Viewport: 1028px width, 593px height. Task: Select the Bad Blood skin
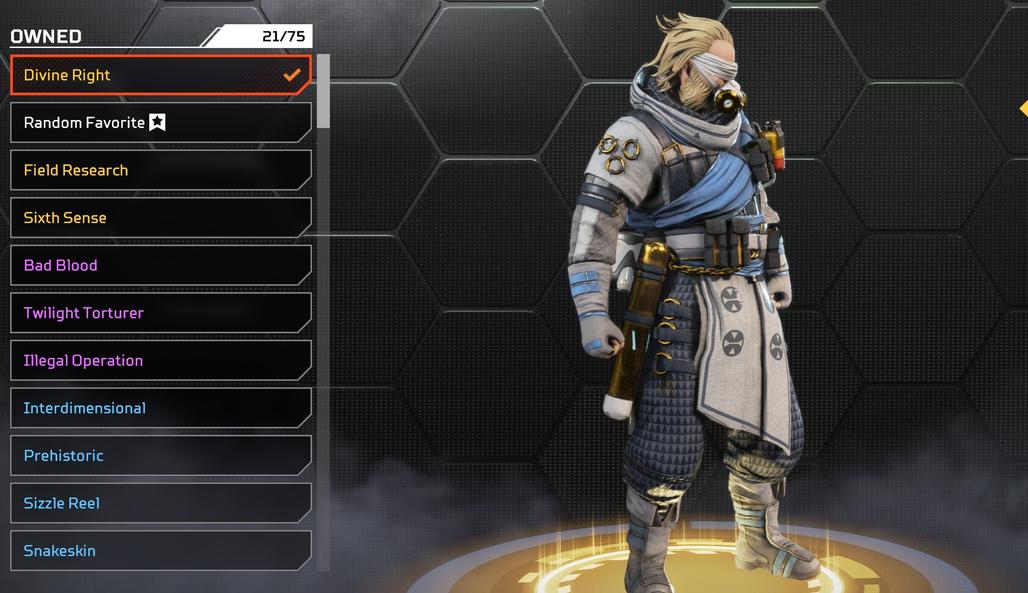pyautogui.click(x=160, y=265)
